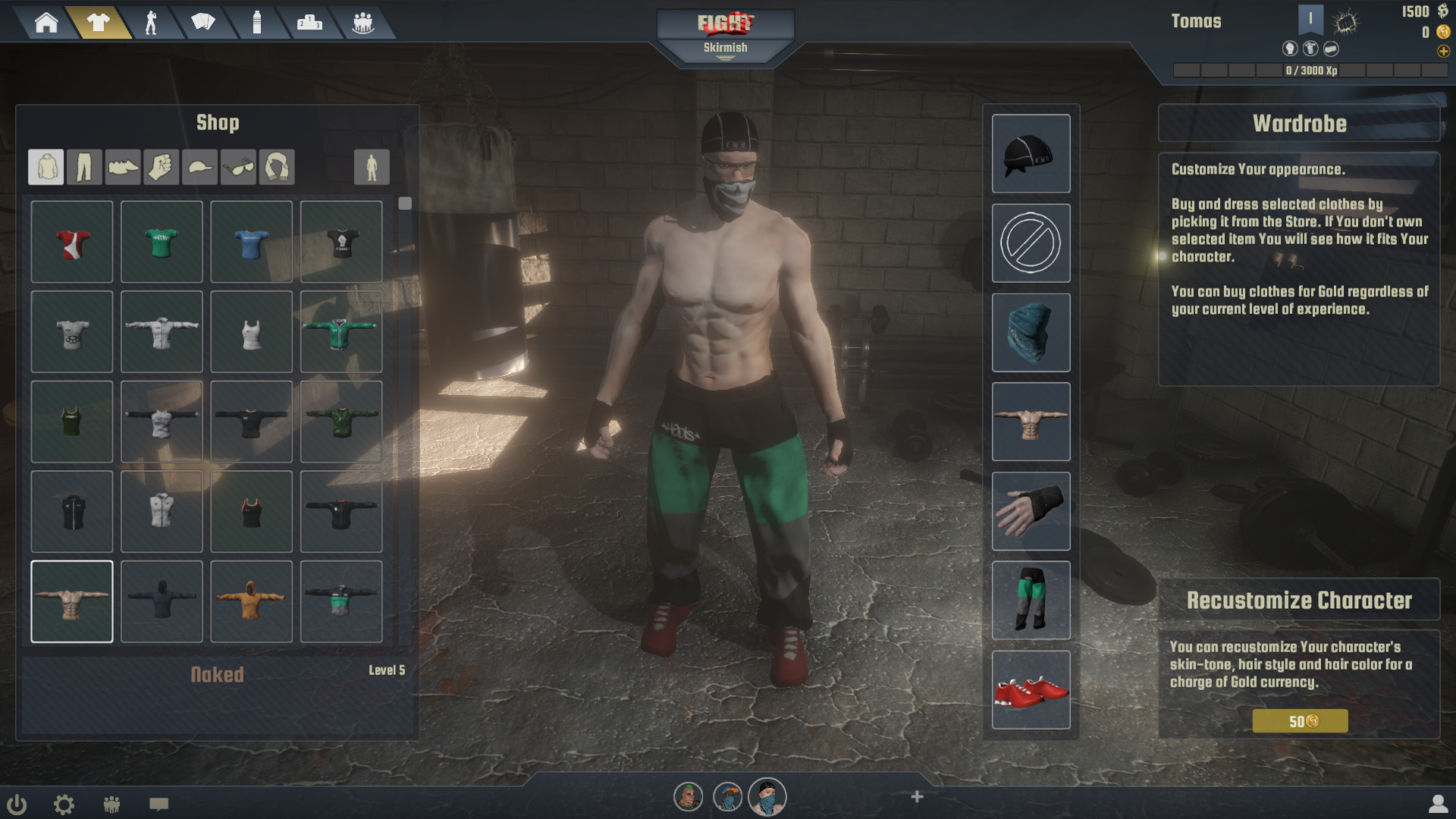The image size is (1456, 819).
Task: Select the shoes category in the Shop
Action: click(x=123, y=167)
